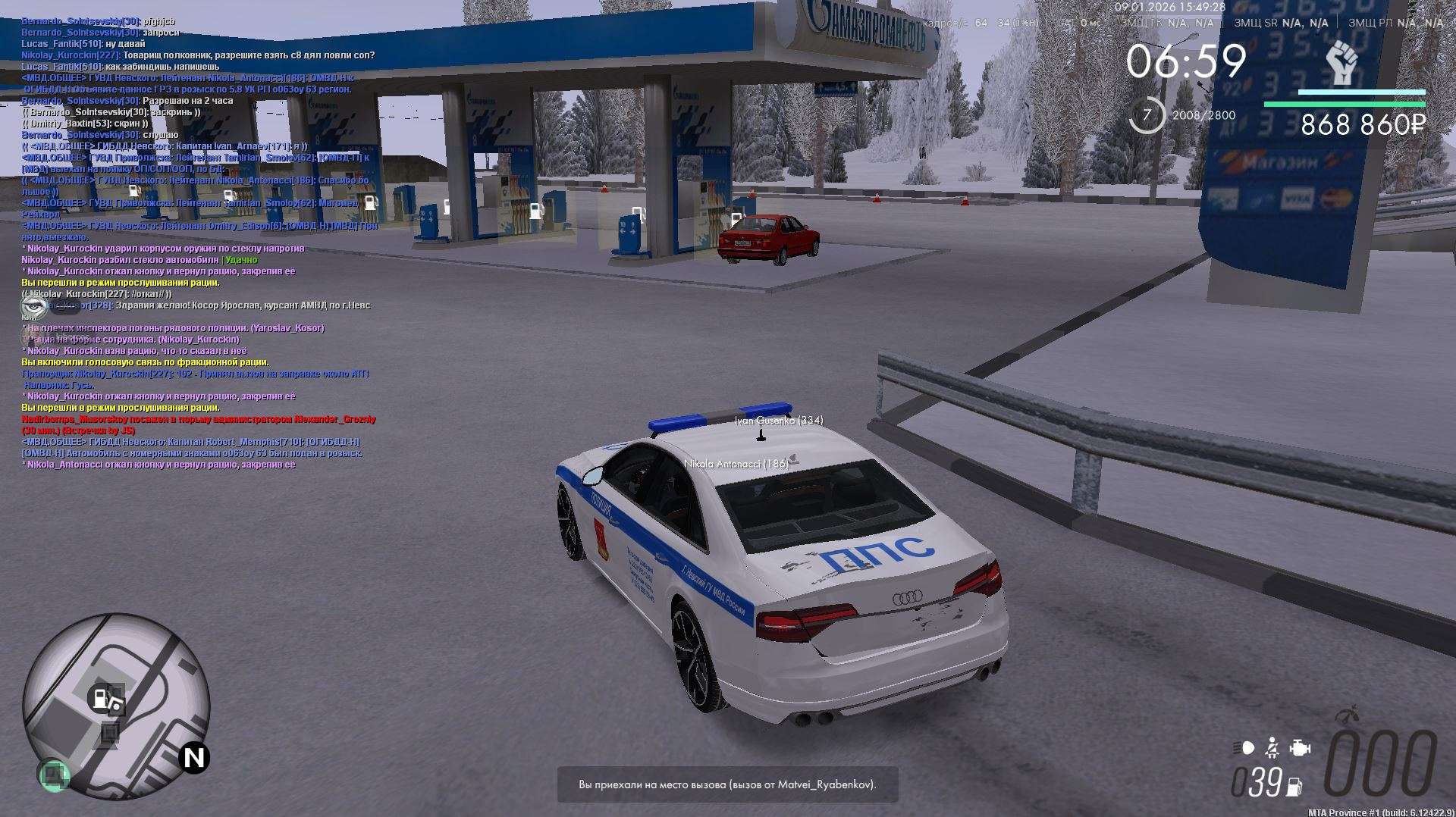
Task: Click the level 7 progress circle
Action: (x=1147, y=115)
